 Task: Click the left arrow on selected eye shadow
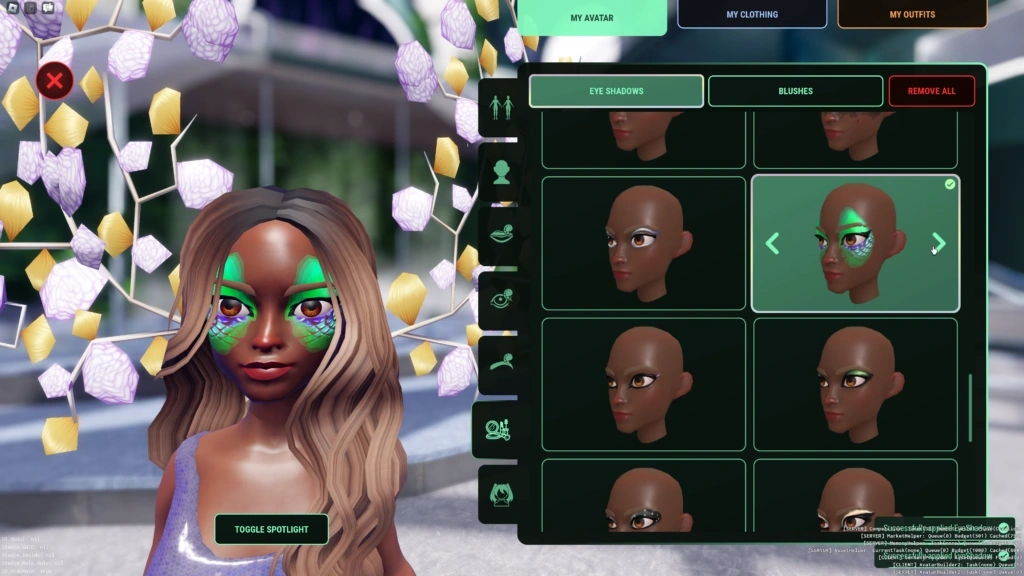point(772,243)
